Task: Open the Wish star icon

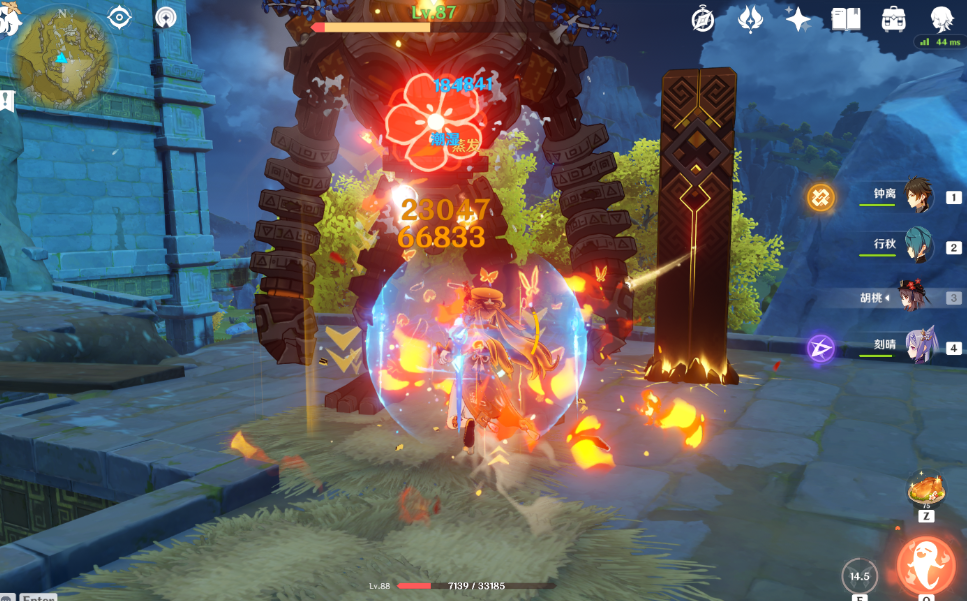Action: coord(798,20)
